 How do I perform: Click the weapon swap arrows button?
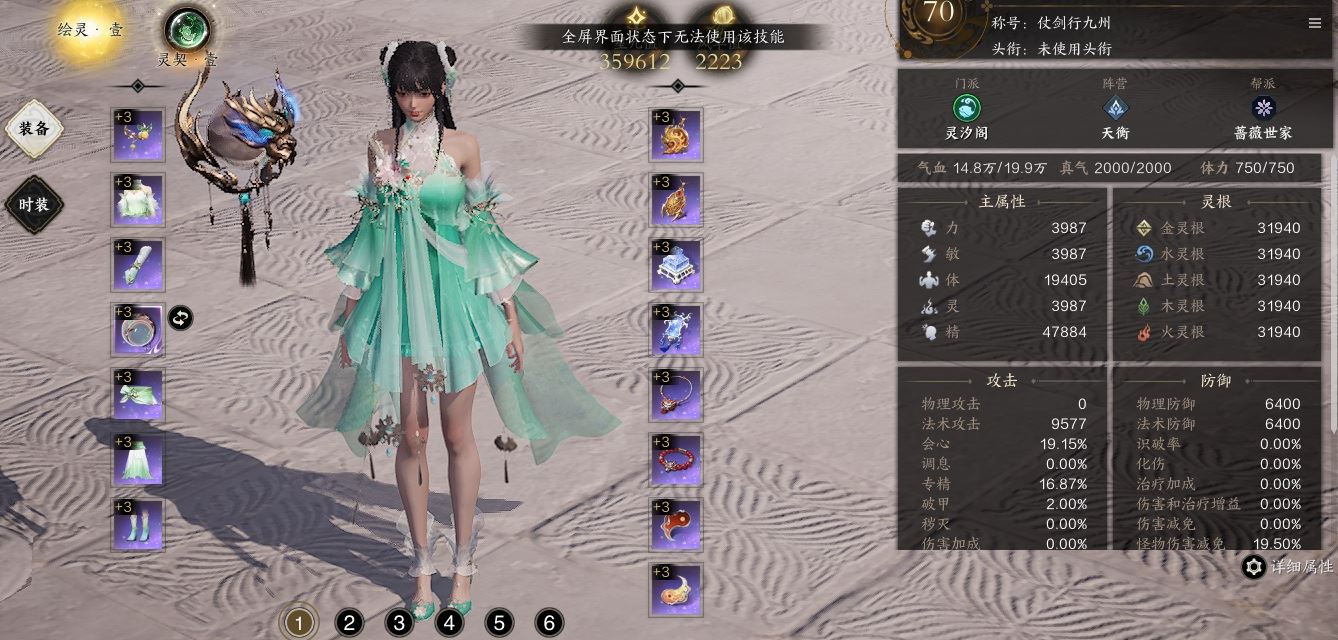tap(180, 318)
